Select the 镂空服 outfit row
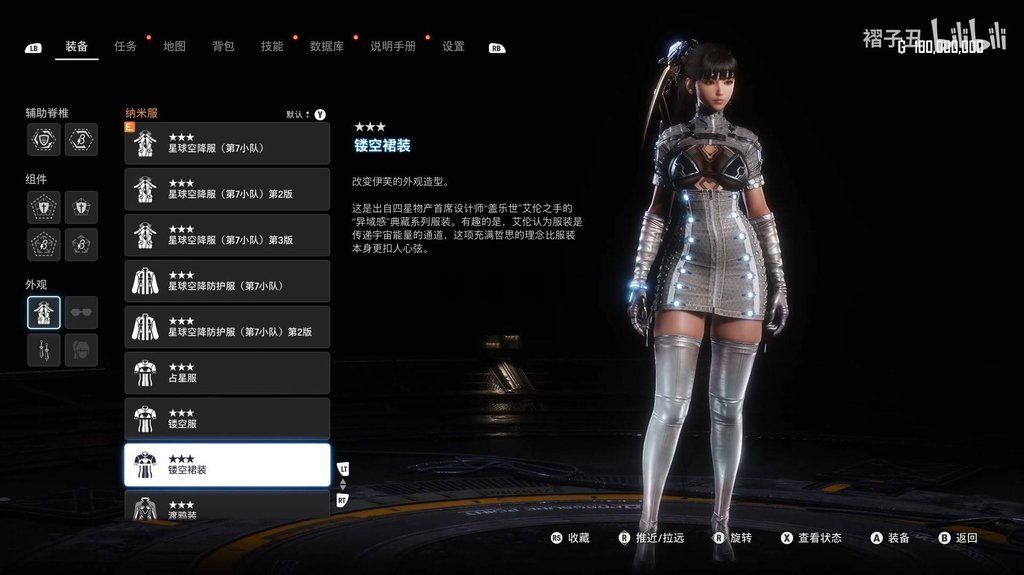 point(227,419)
